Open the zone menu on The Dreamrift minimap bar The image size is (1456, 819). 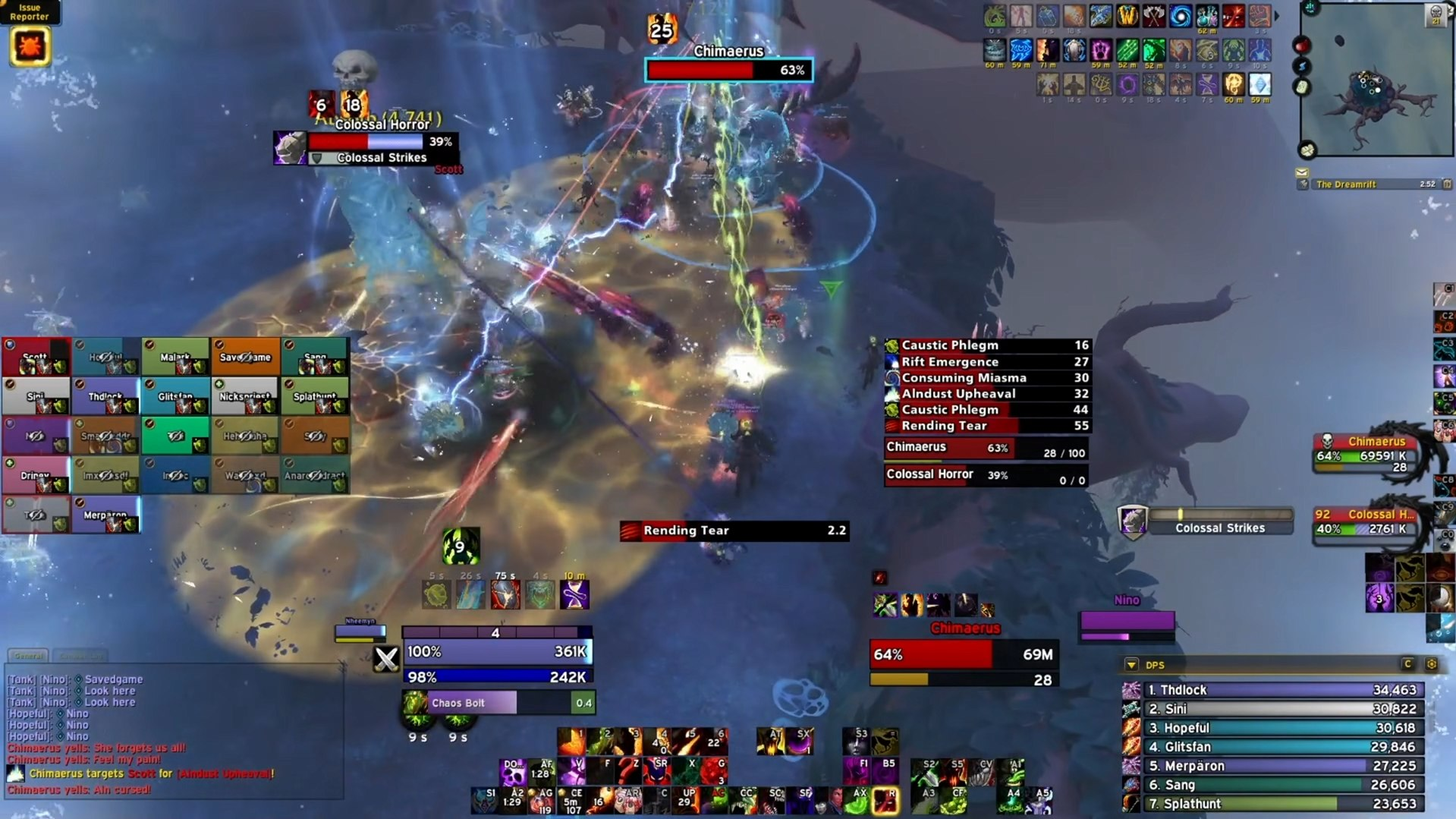1303,184
